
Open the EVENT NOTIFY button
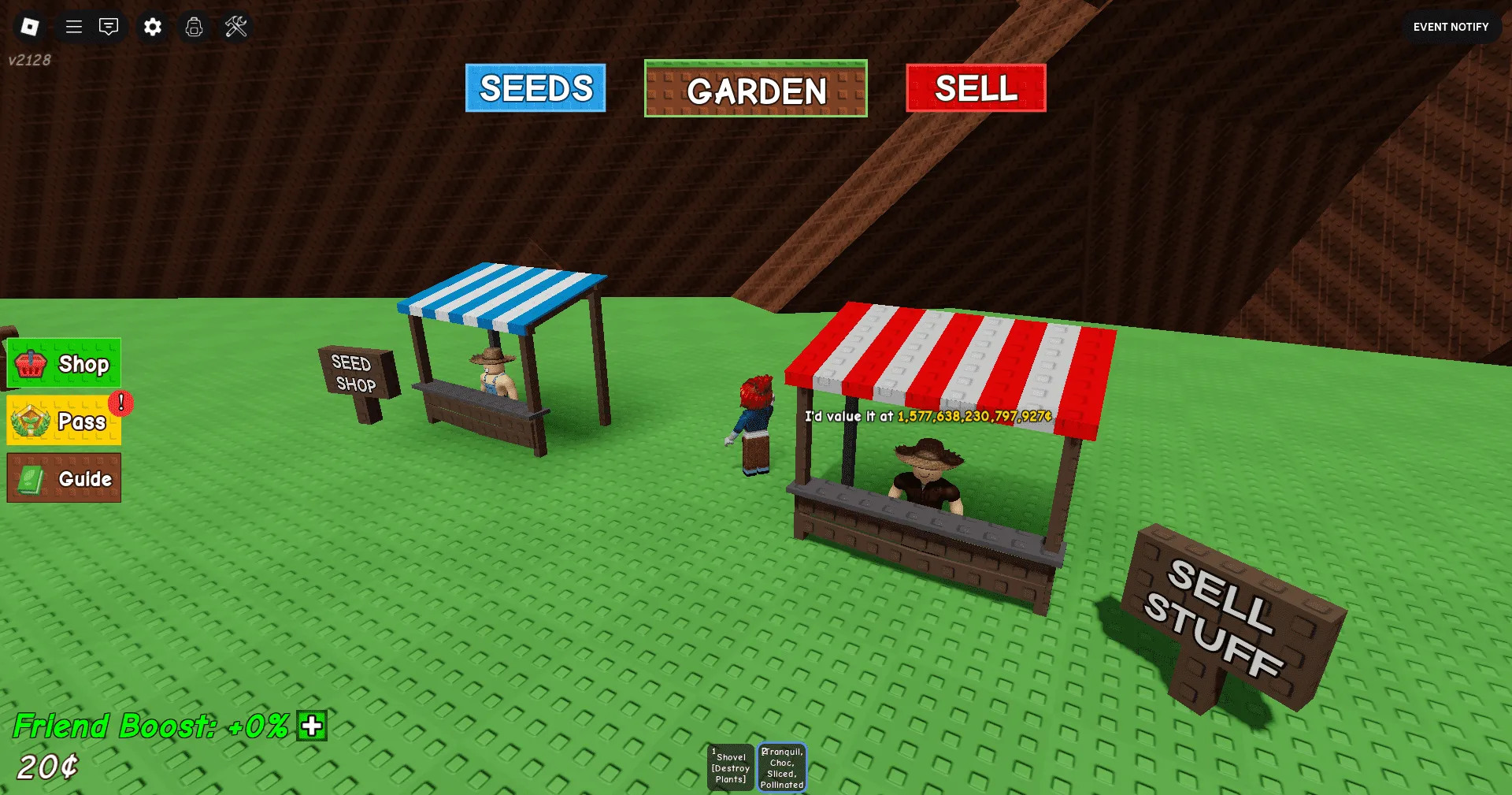point(1450,26)
